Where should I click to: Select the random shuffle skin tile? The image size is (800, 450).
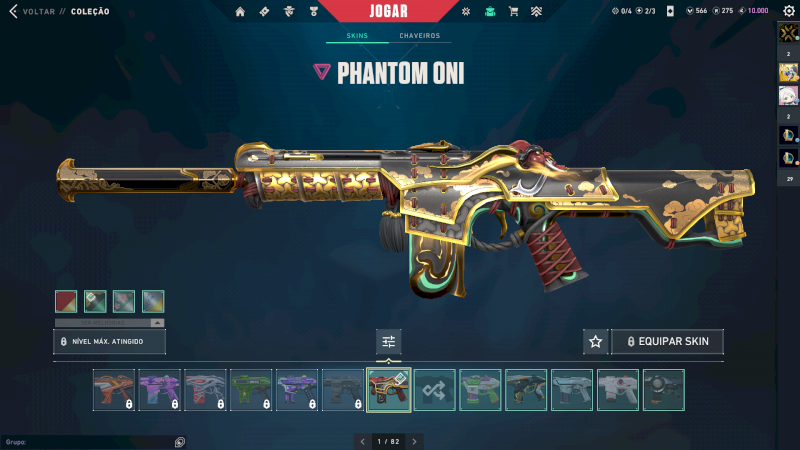[435, 390]
